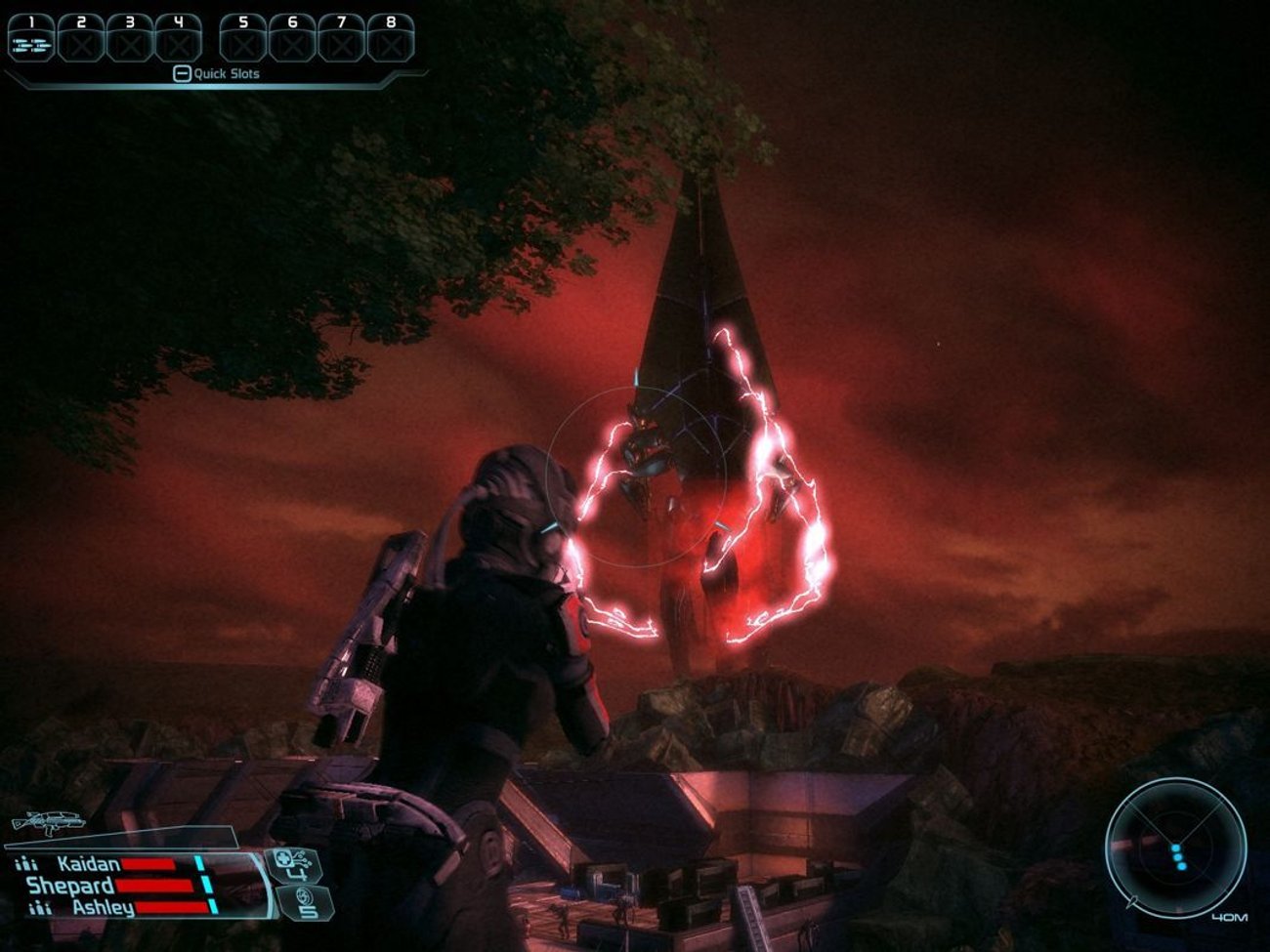This screenshot has height=952, width=1270.
Task: Choose Shepard in the squad panel
Action: (x=70, y=886)
